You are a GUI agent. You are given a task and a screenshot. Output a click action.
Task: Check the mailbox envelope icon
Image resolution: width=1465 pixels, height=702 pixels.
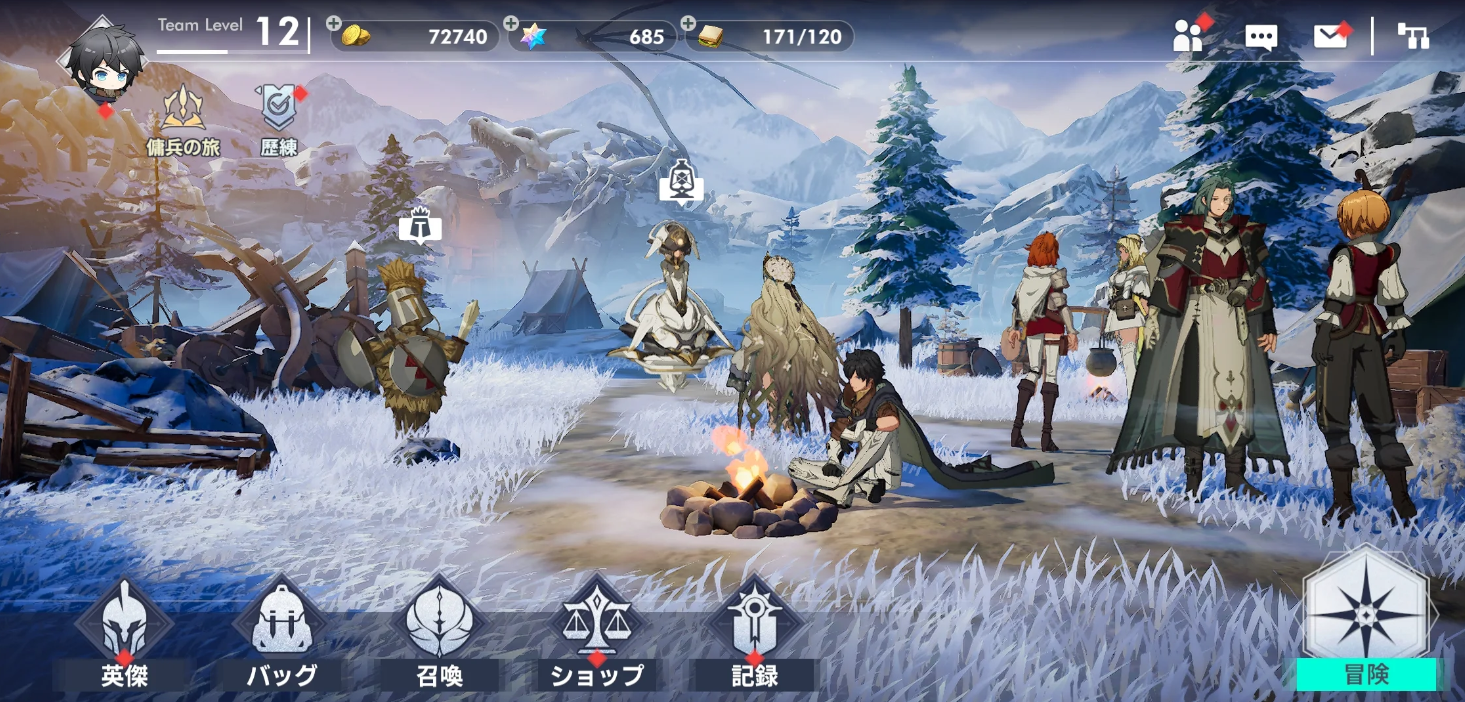point(1330,37)
